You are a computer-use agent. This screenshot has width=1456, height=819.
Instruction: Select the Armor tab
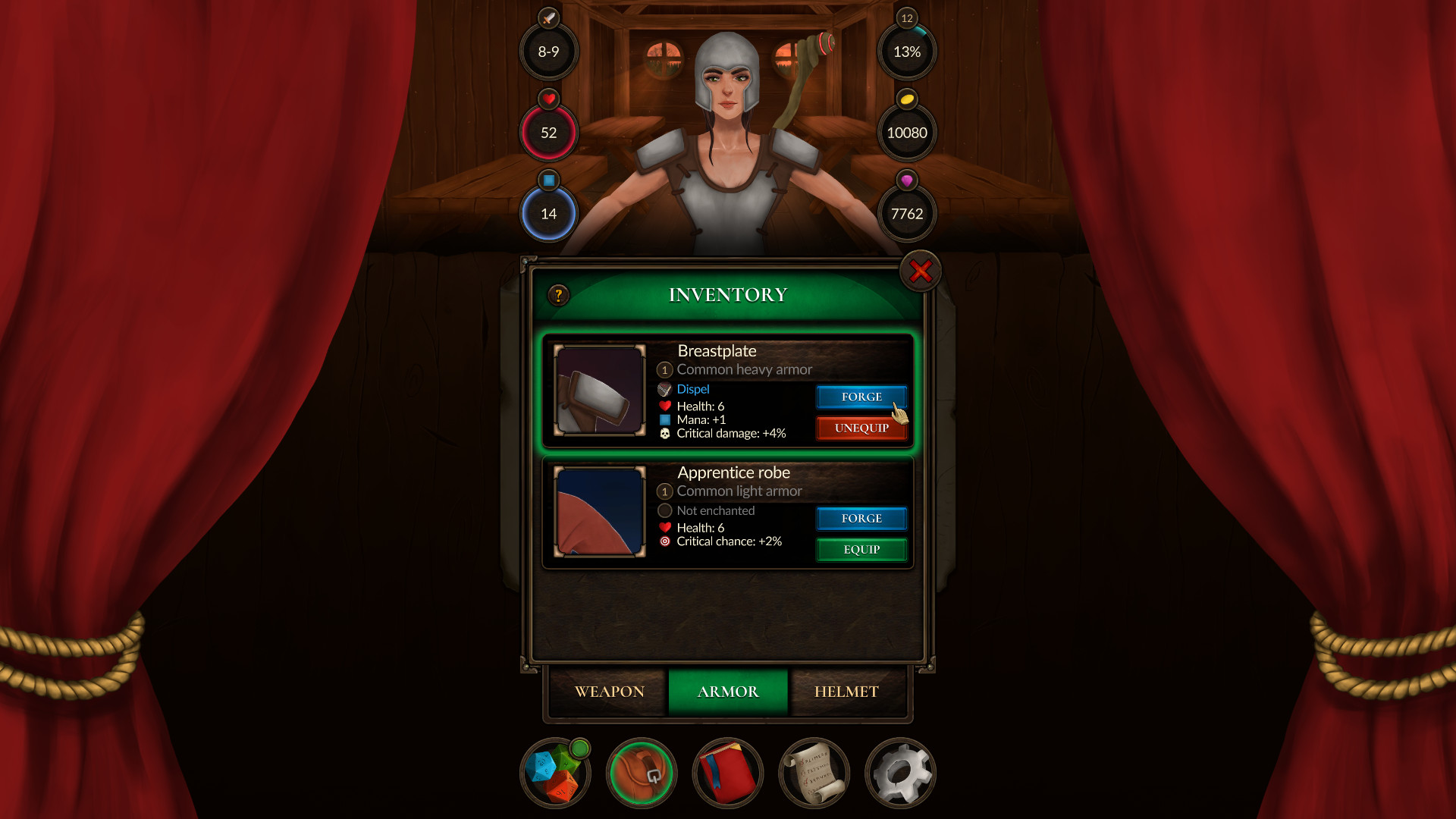click(727, 691)
